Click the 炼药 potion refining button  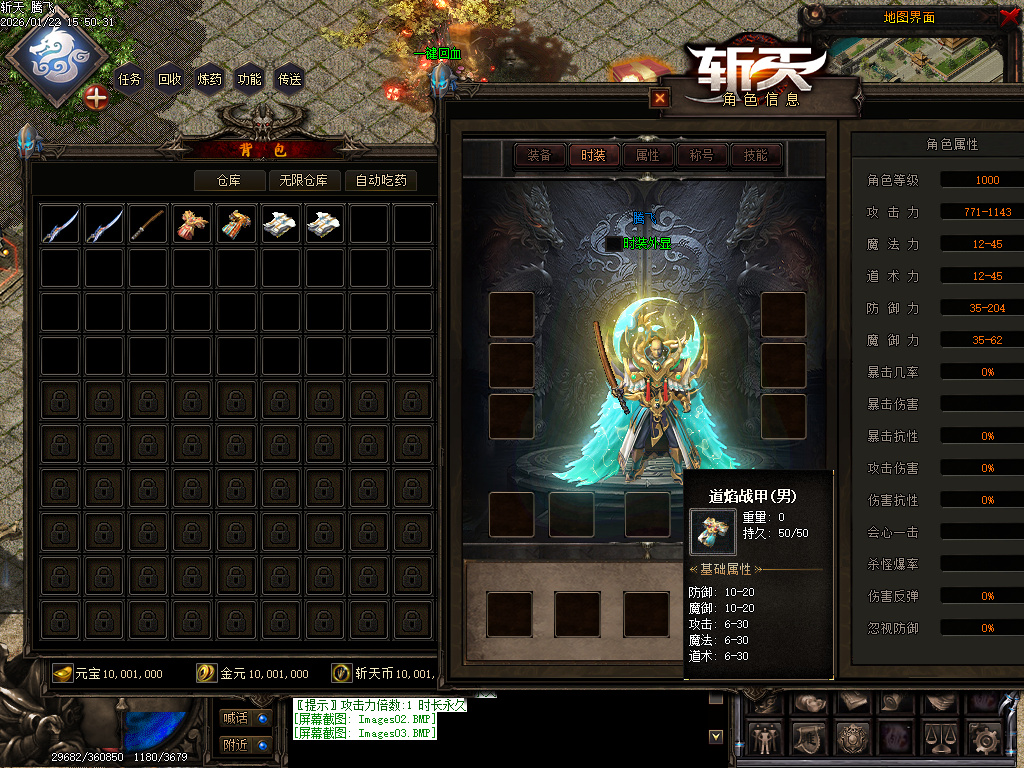209,79
